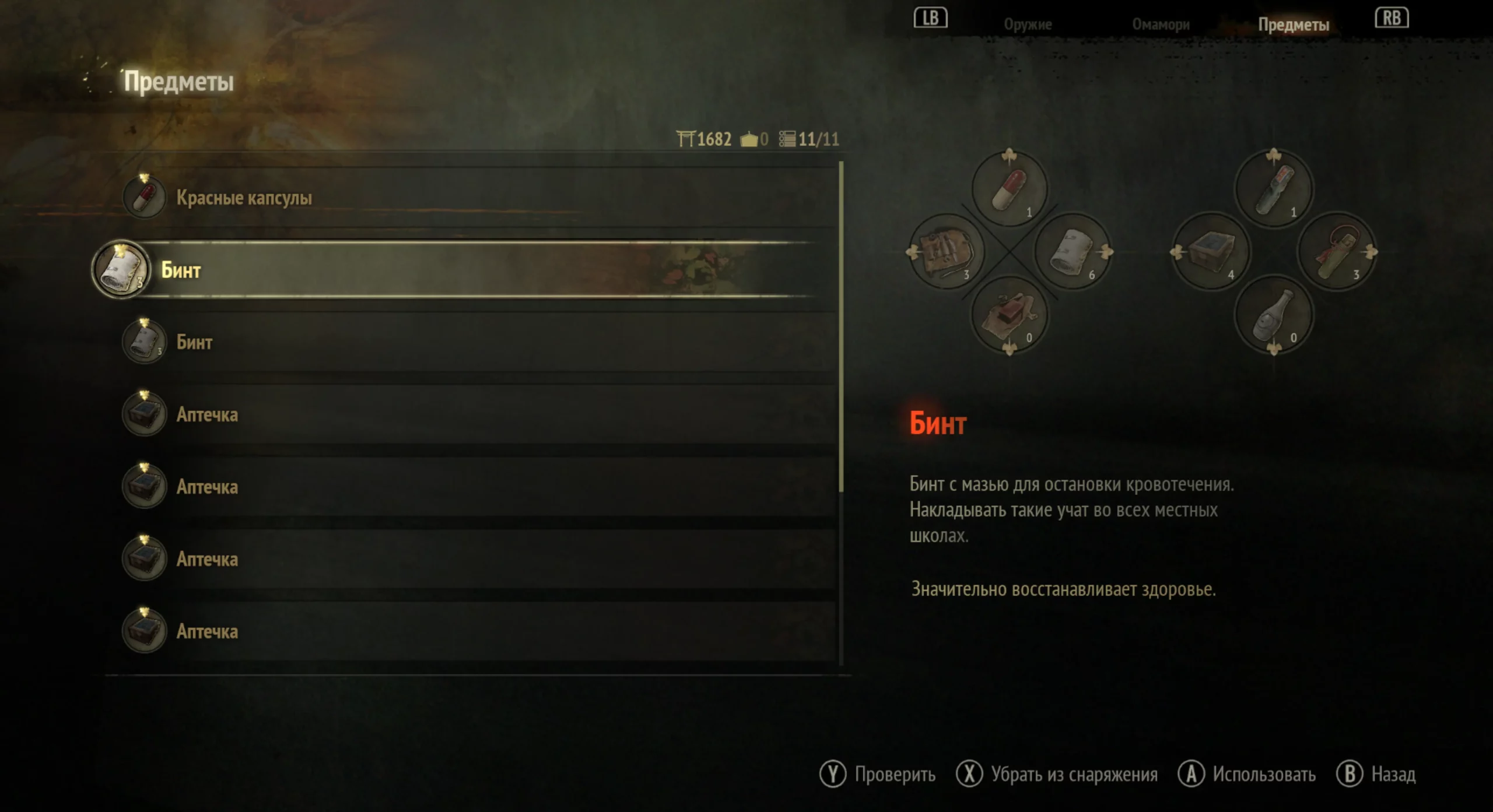Select the bandage slot on the quick wheel

(x=1072, y=252)
